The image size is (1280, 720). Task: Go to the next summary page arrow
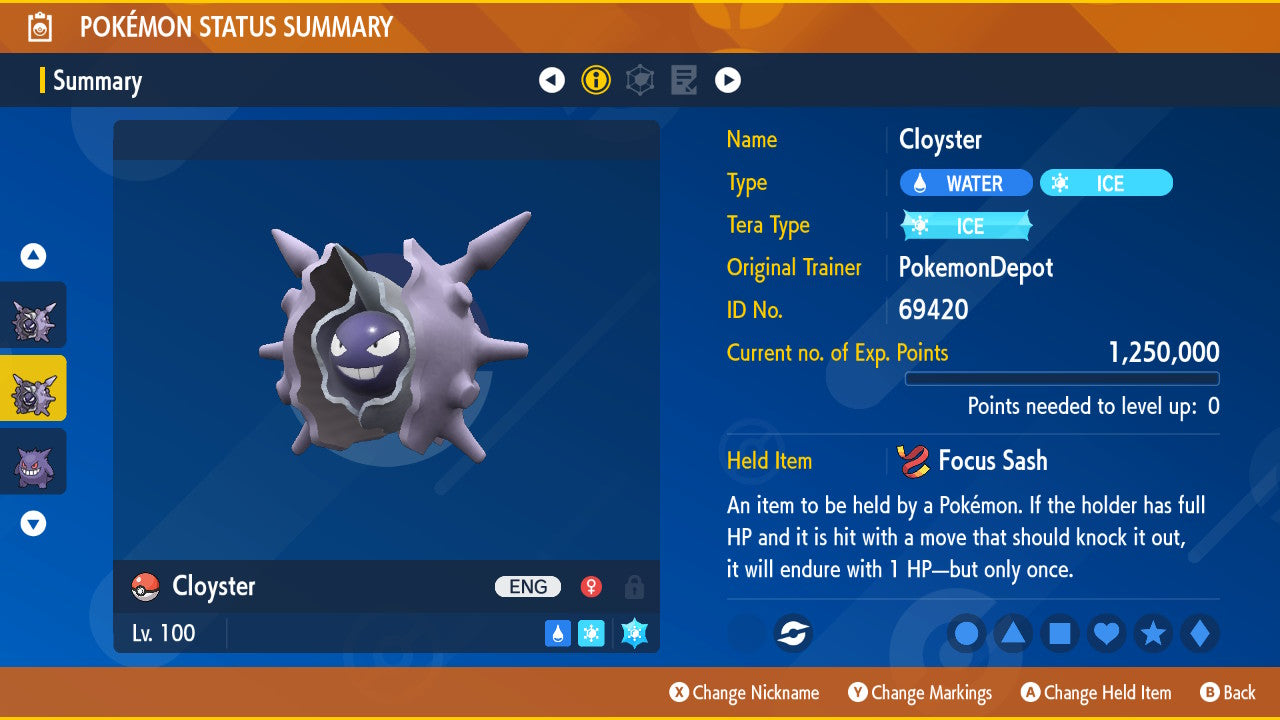[728, 80]
